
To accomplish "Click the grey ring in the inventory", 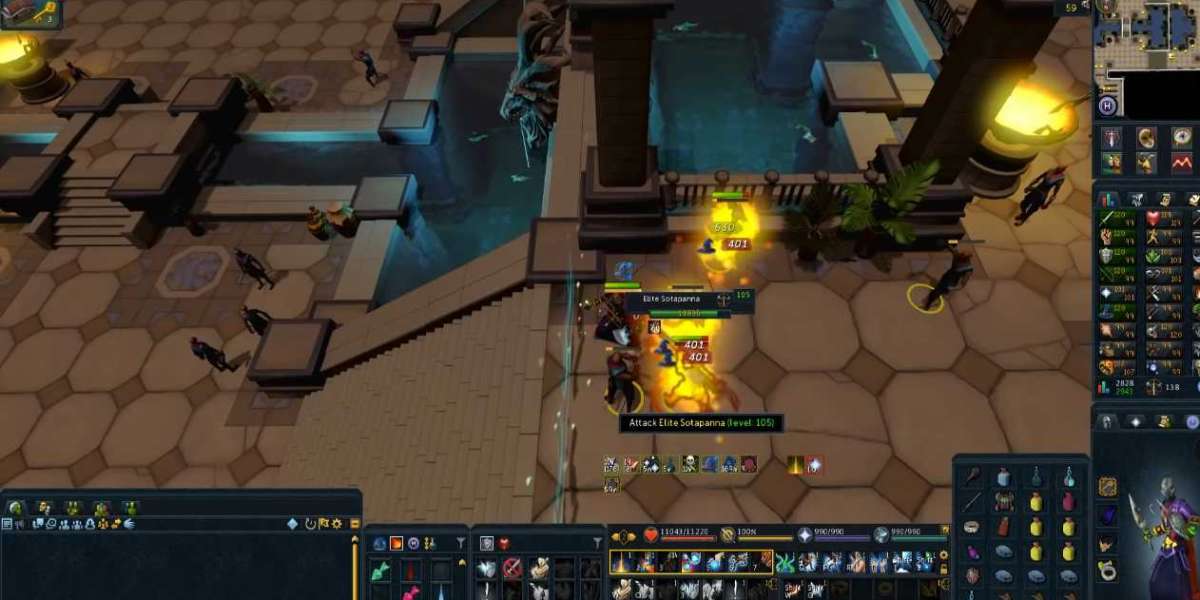I will click(972, 527).
